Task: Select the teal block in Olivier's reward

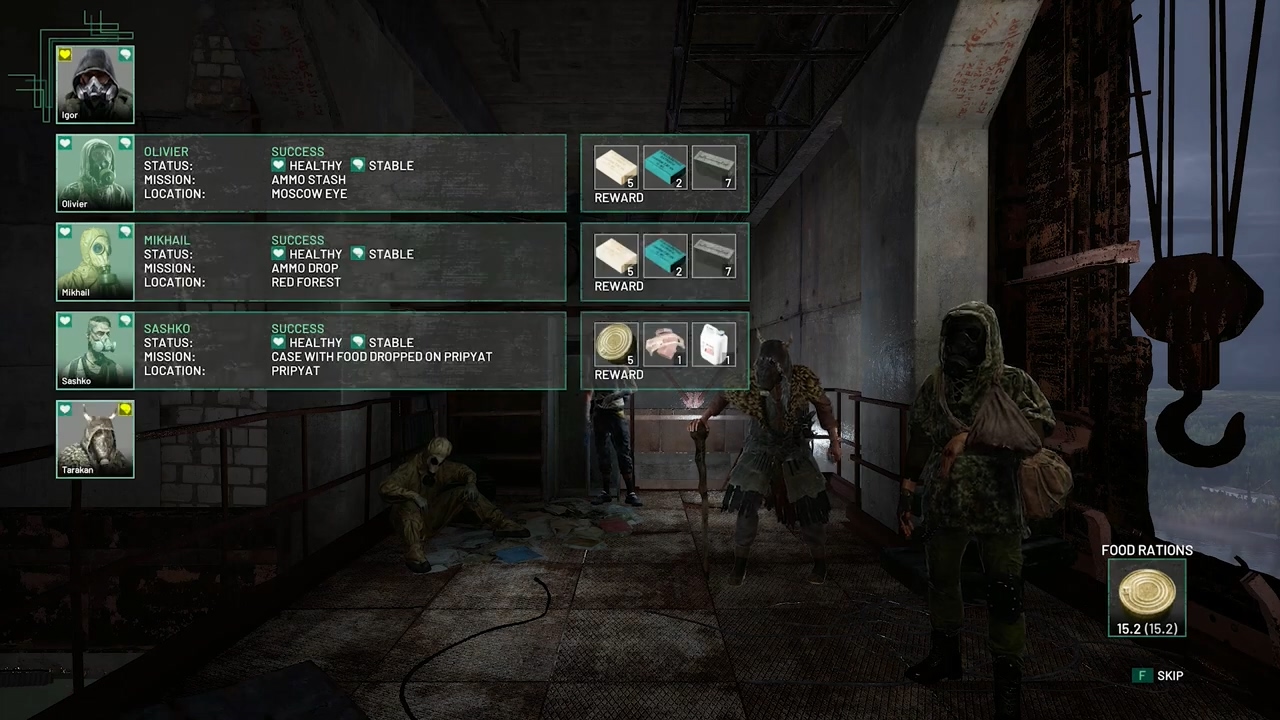Action: coord(665,167)
